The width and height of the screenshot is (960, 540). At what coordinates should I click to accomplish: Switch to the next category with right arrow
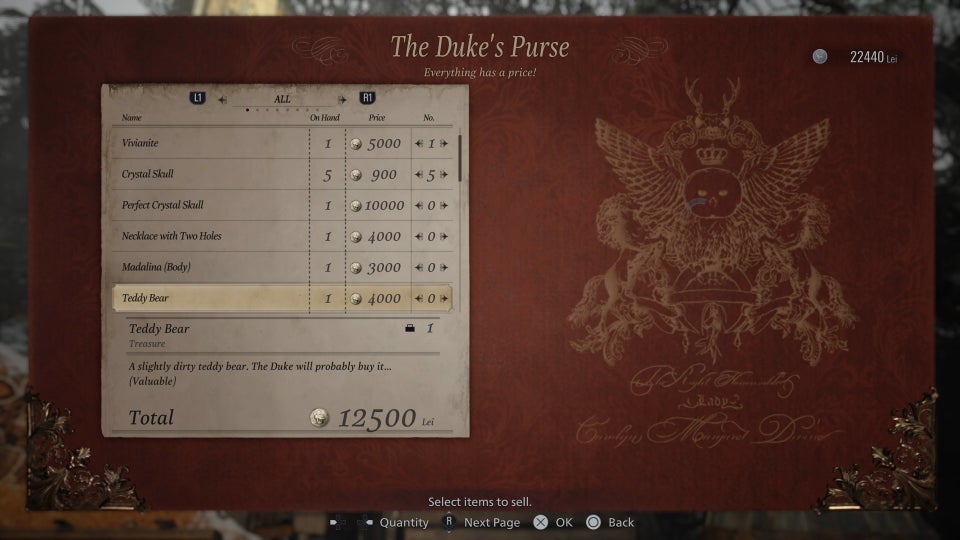(x=342, y=99)
